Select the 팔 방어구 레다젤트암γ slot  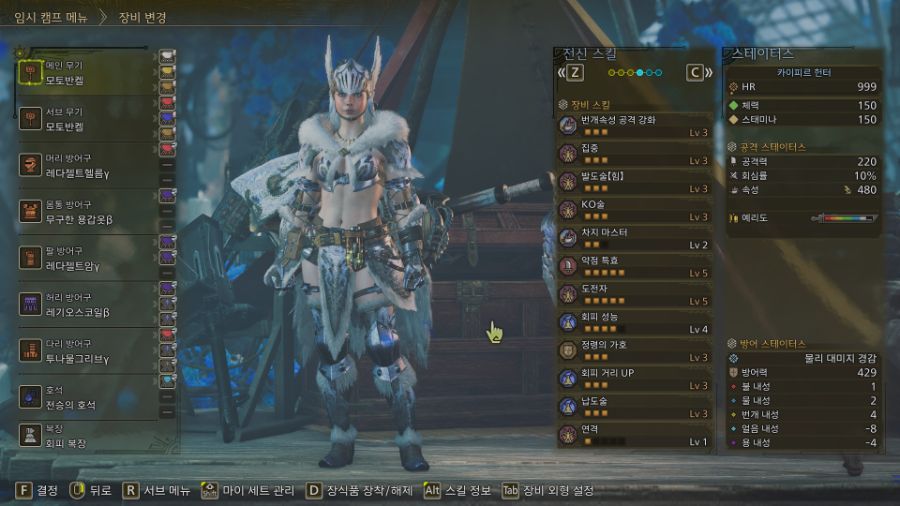coord(85,258)
